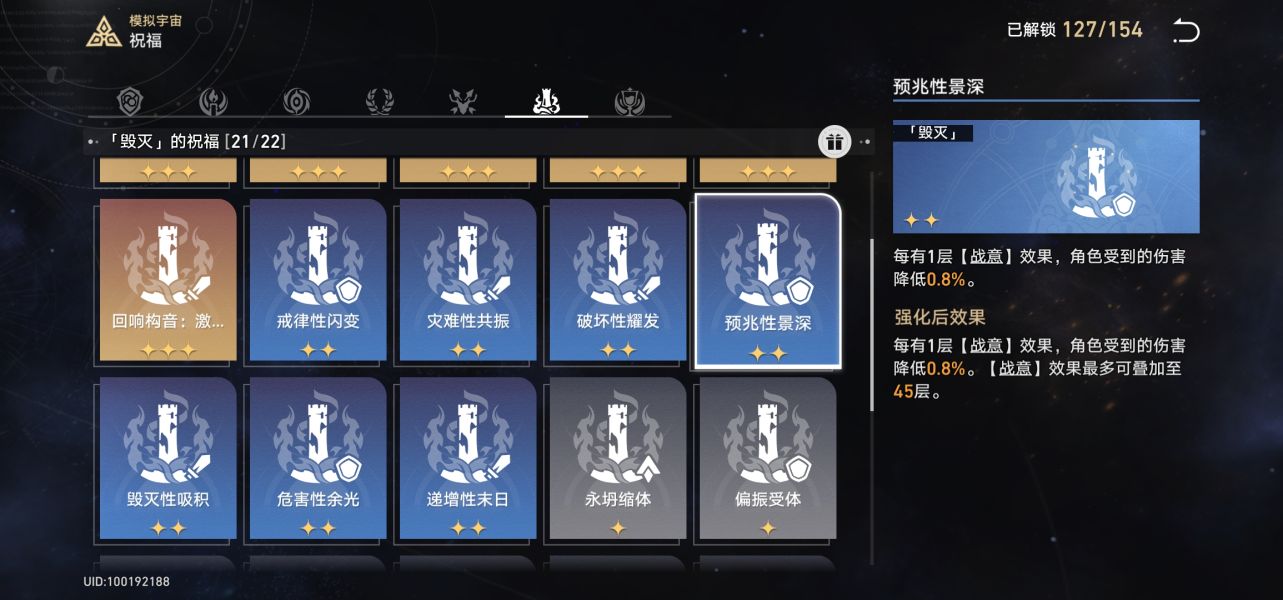Choose the 戒律性闪变 blessing card
This screenshot has width=1283, height=600.
pos(318,279)
